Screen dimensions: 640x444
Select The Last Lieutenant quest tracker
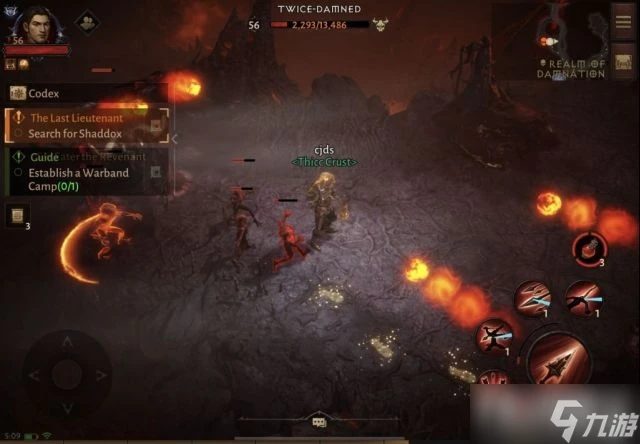click(80, 125)
